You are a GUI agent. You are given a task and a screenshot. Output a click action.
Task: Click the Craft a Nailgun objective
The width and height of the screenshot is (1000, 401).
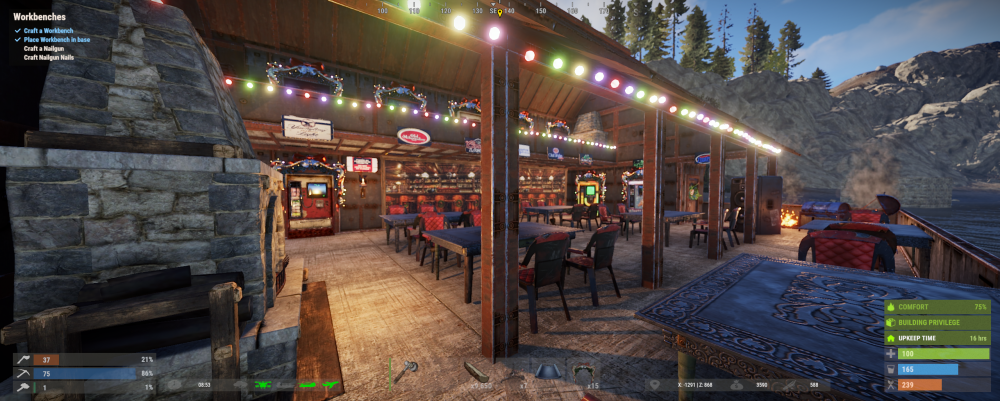tap(46, 48)
